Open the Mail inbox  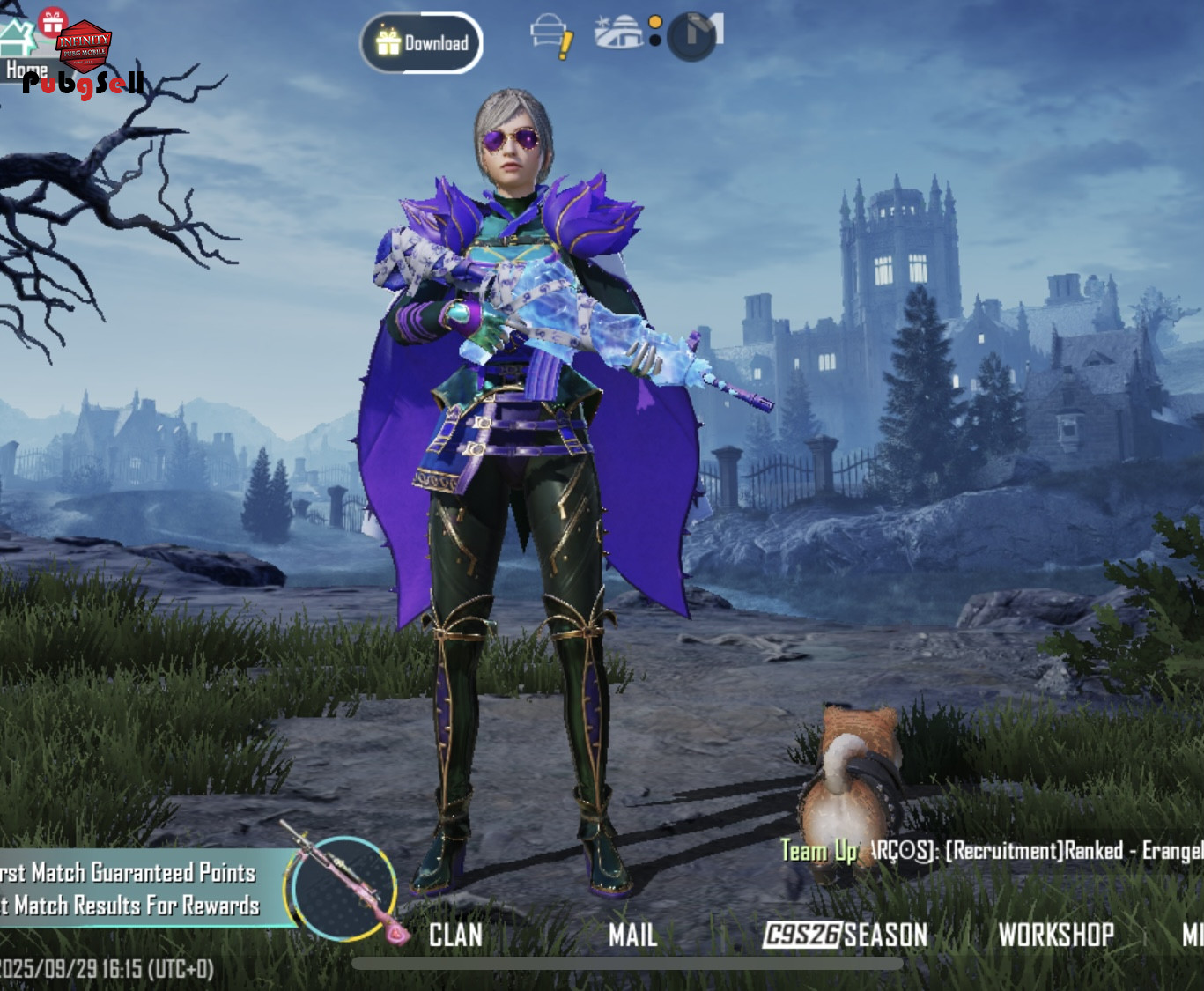(632, 935)
